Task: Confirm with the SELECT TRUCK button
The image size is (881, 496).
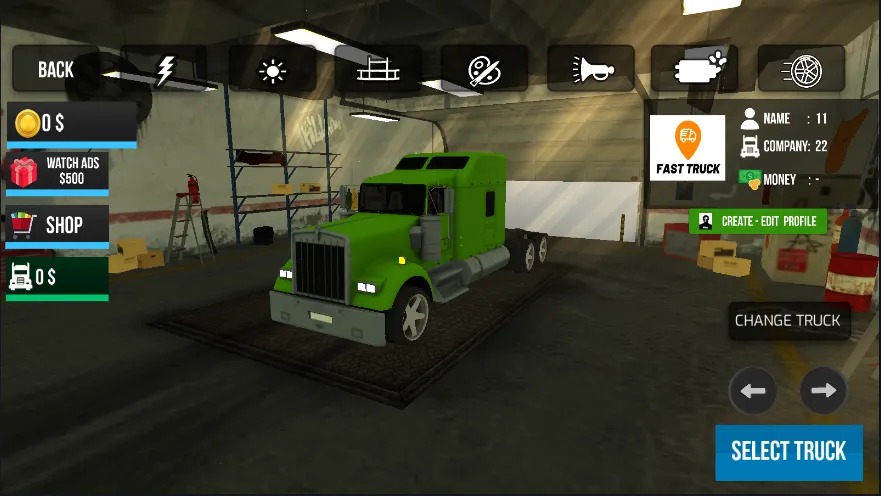Action: pos(788,451)
